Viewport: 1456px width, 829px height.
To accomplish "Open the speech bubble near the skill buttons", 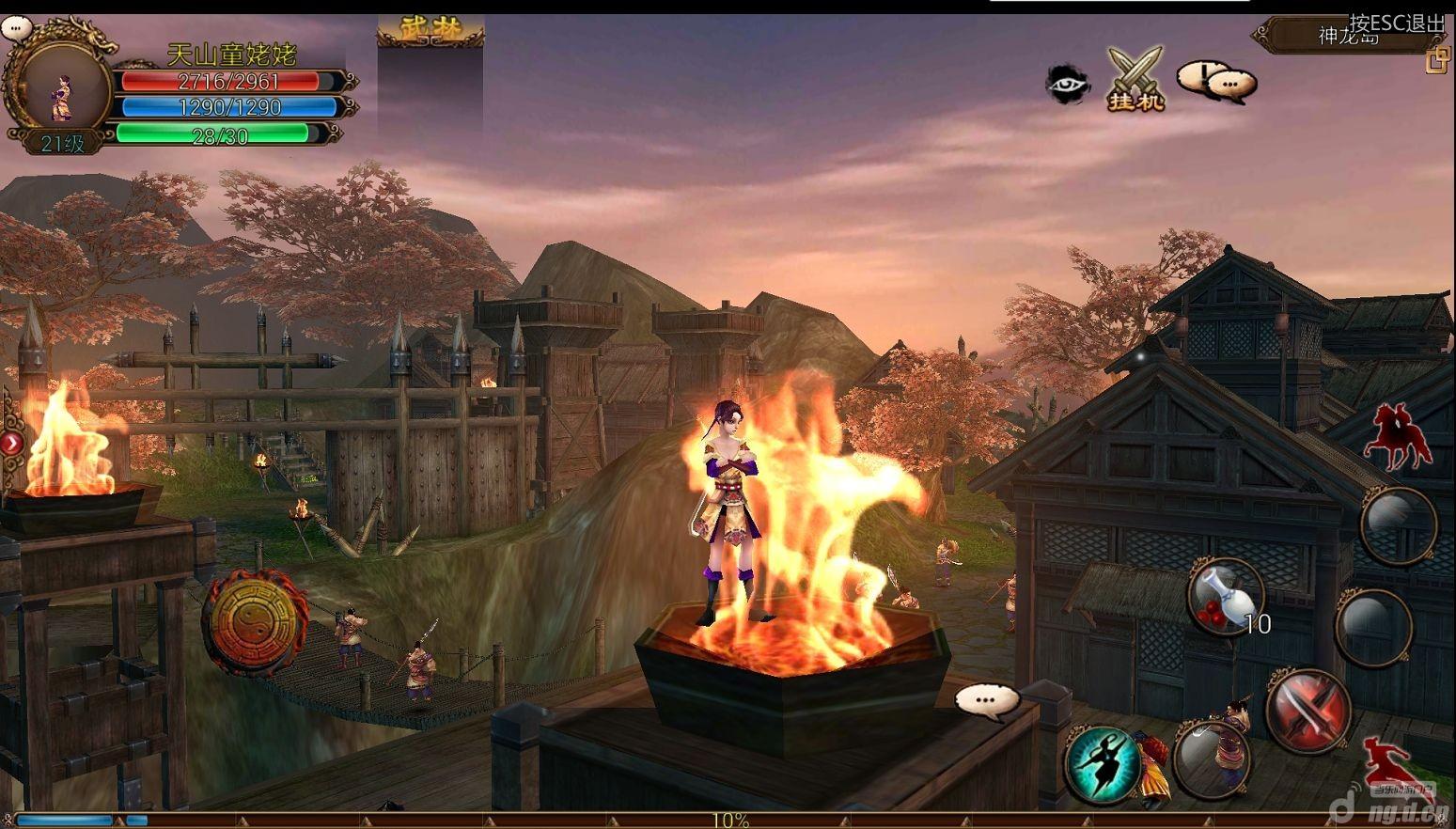I will click(987, 700).
